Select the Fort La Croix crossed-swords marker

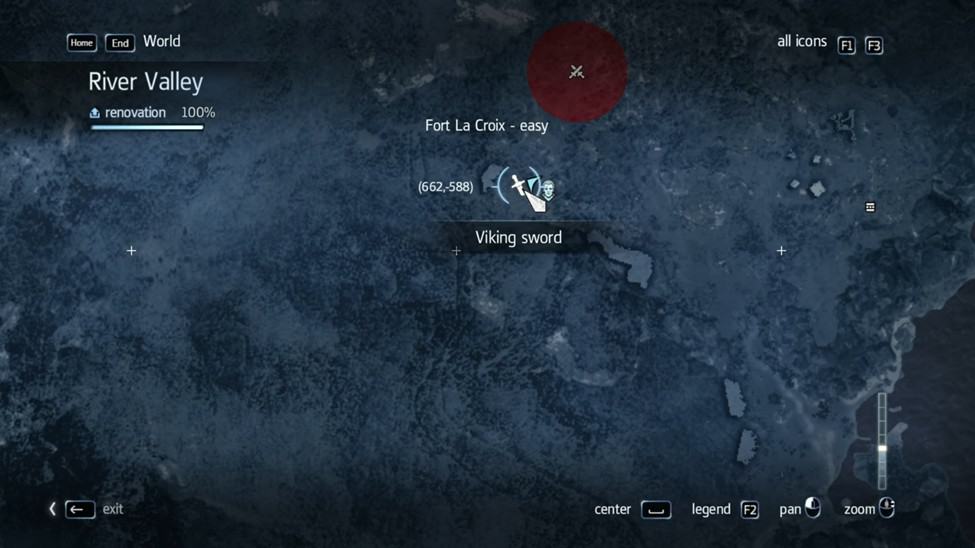pyautogui.click(x=577, y=71)
